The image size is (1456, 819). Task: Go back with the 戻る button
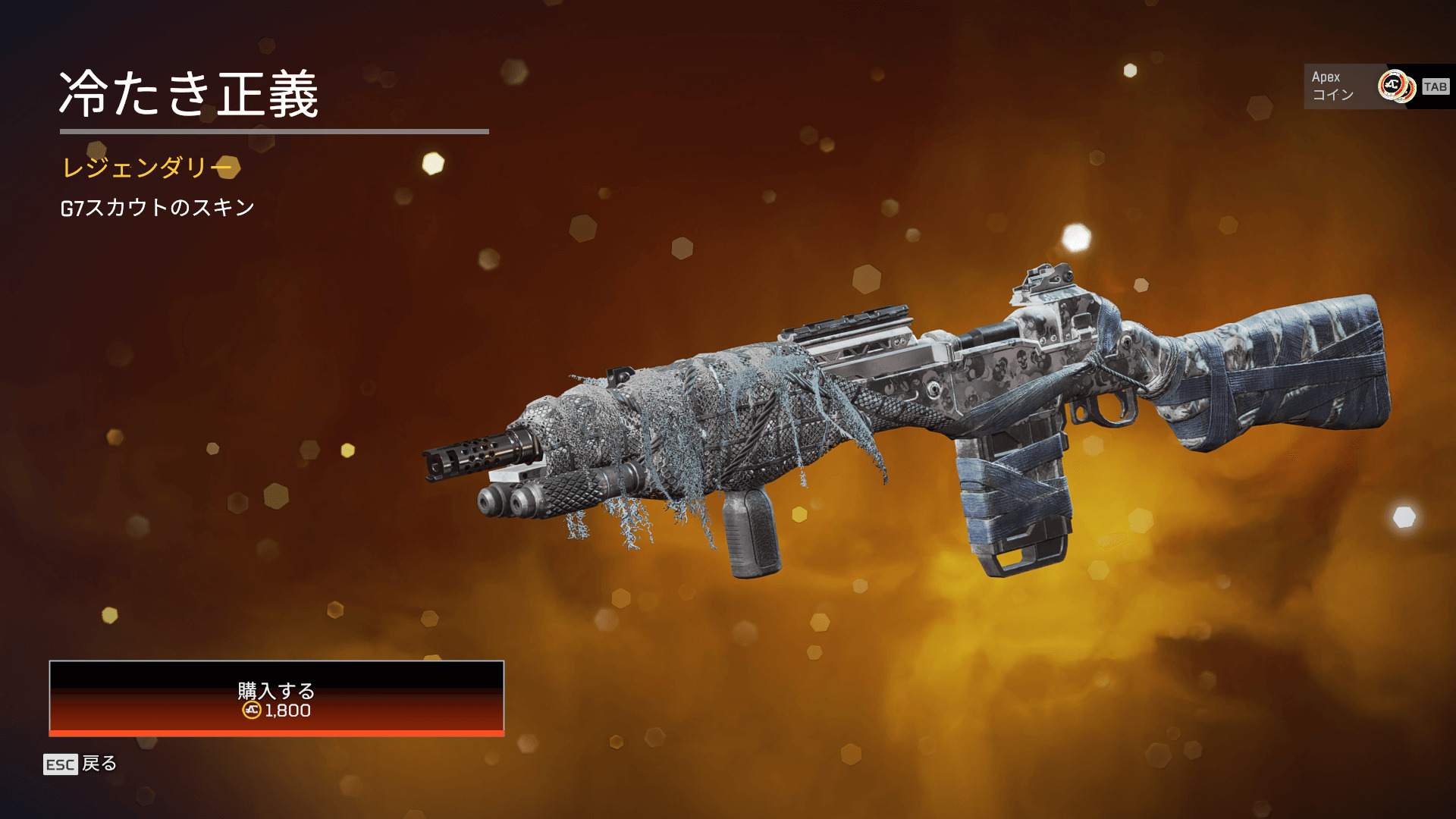(81, 764)
